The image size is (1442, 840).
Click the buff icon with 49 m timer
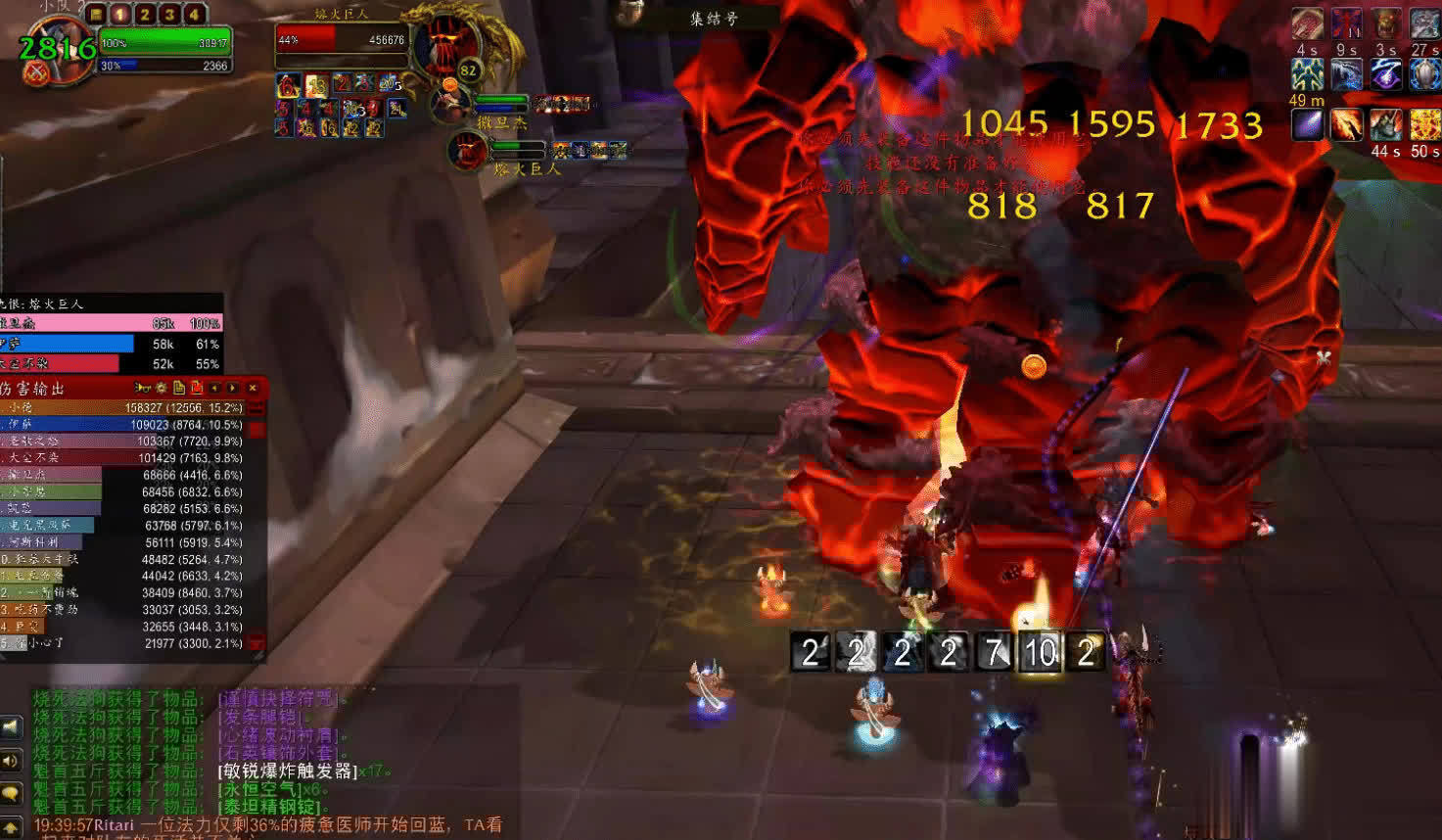point(1307,75)
